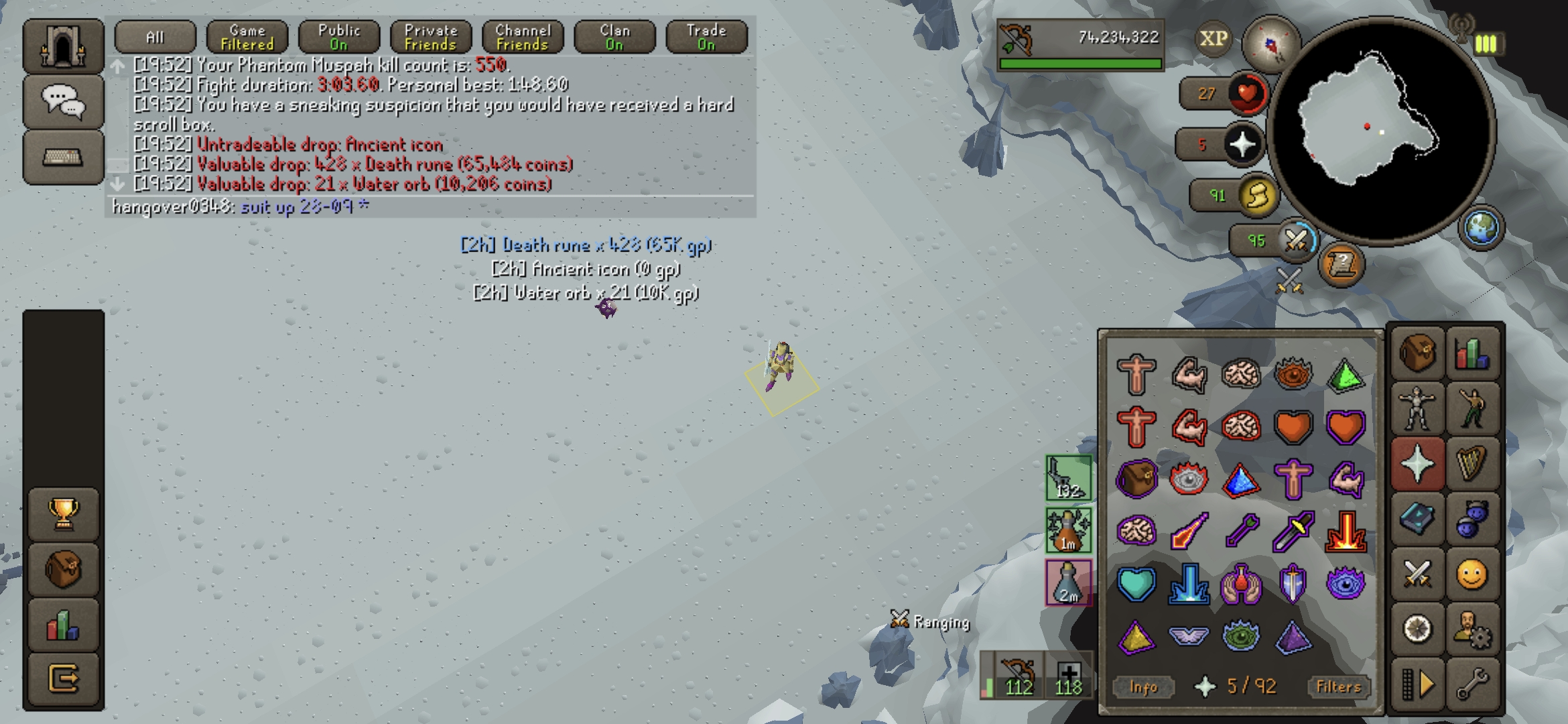Image resolution: width=1568 pixels, height=724 pixels.
Task: Click the compass to face north
Action: point(1270,44)
